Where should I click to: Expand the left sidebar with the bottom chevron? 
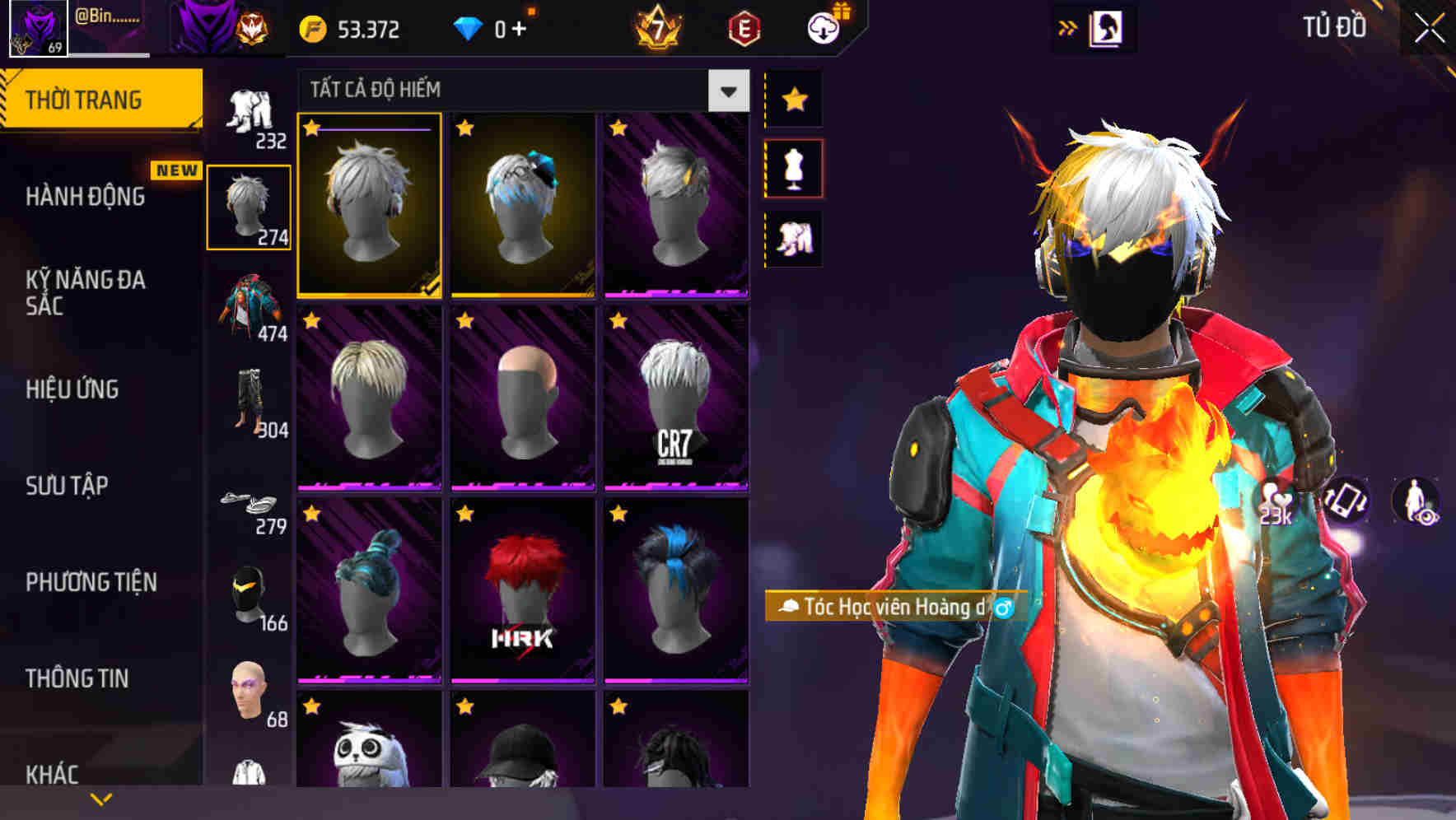coord(101,798)
